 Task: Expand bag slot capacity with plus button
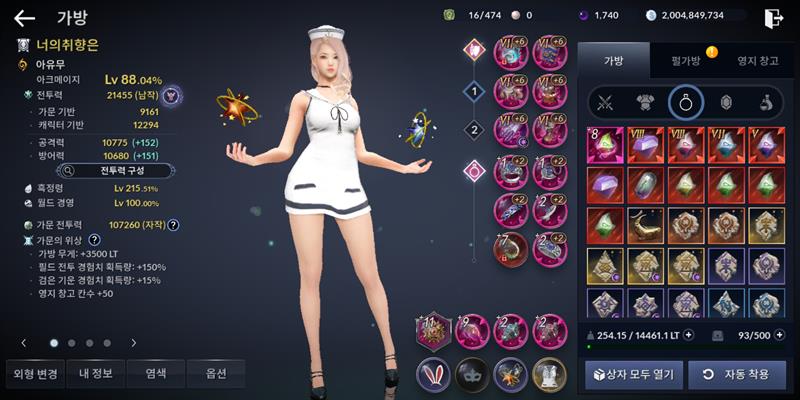(x=779, y=333)
